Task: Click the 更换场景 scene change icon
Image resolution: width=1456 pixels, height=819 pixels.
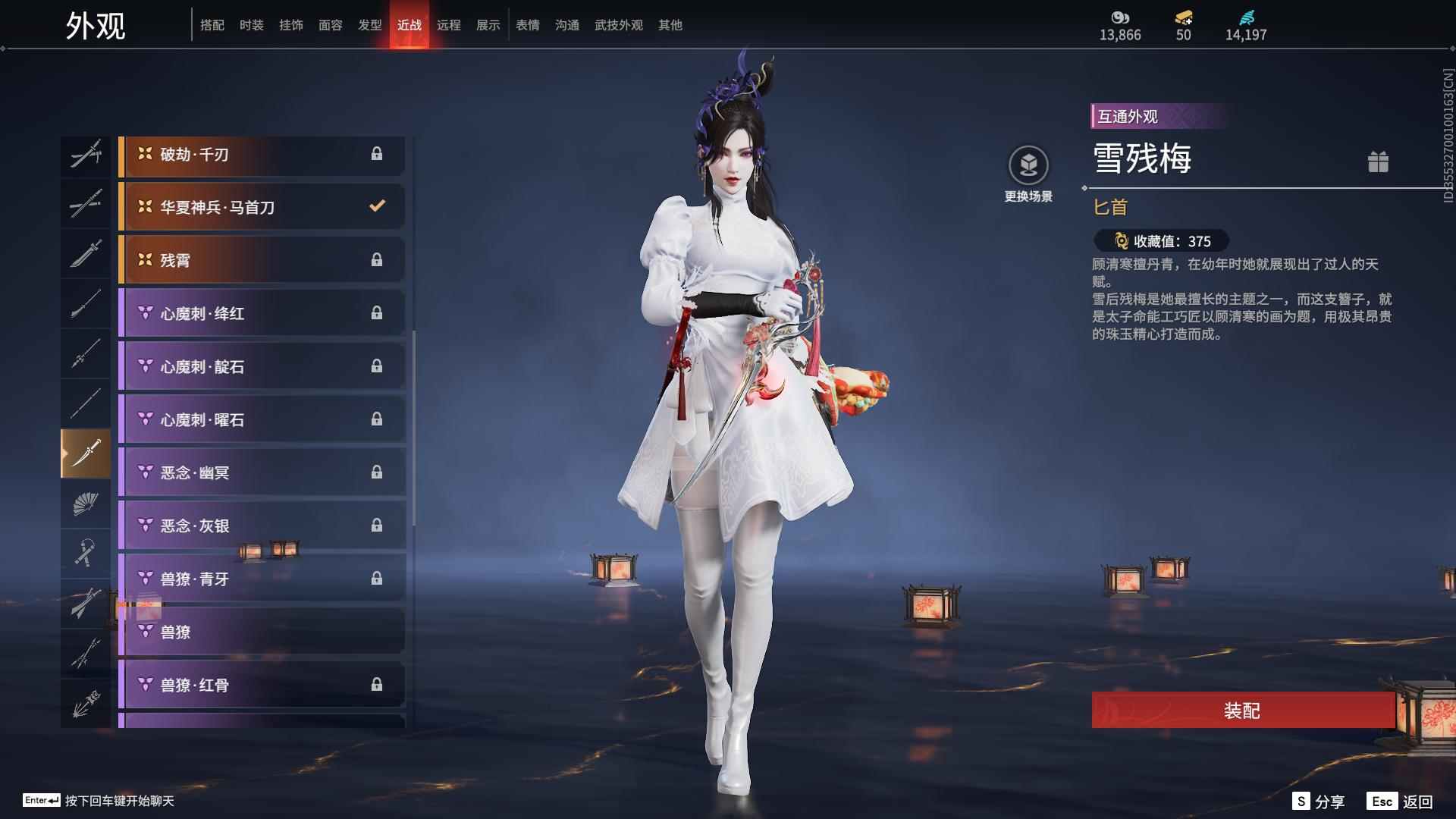Action: pyautogui.click(x=1028, y=163)
